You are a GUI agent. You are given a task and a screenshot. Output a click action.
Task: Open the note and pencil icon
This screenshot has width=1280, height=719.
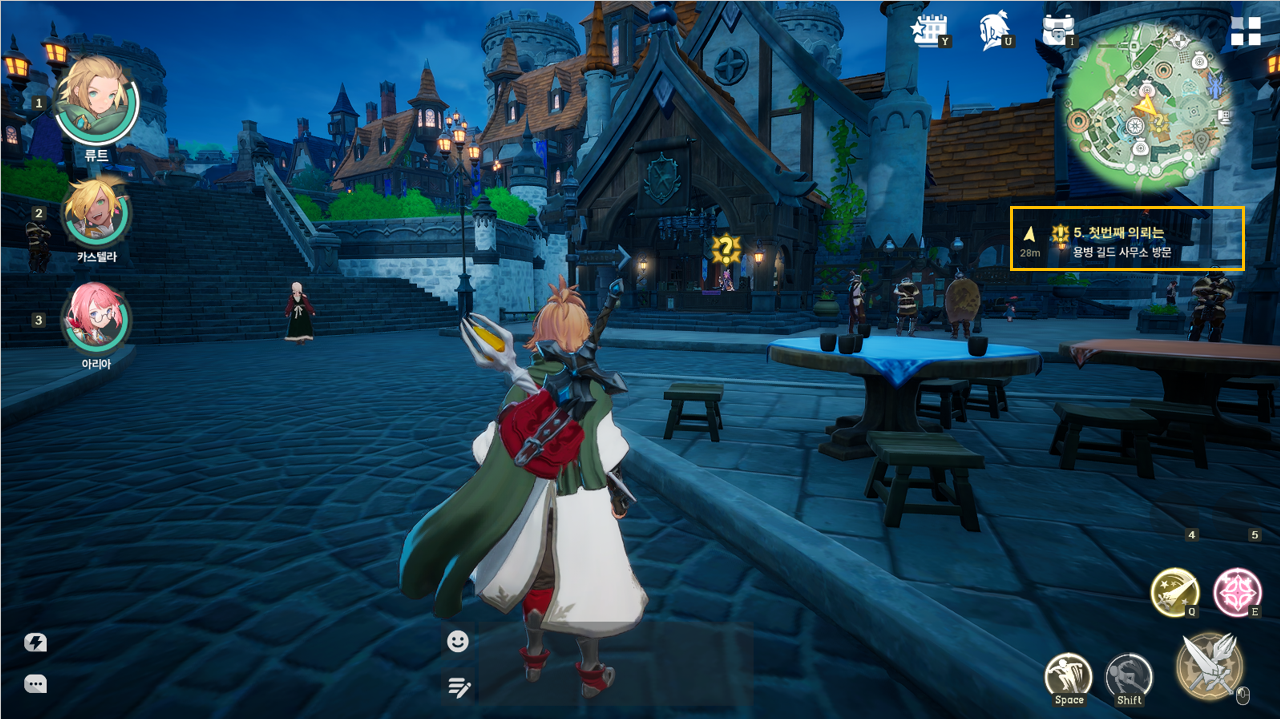[x=459, y=686]
